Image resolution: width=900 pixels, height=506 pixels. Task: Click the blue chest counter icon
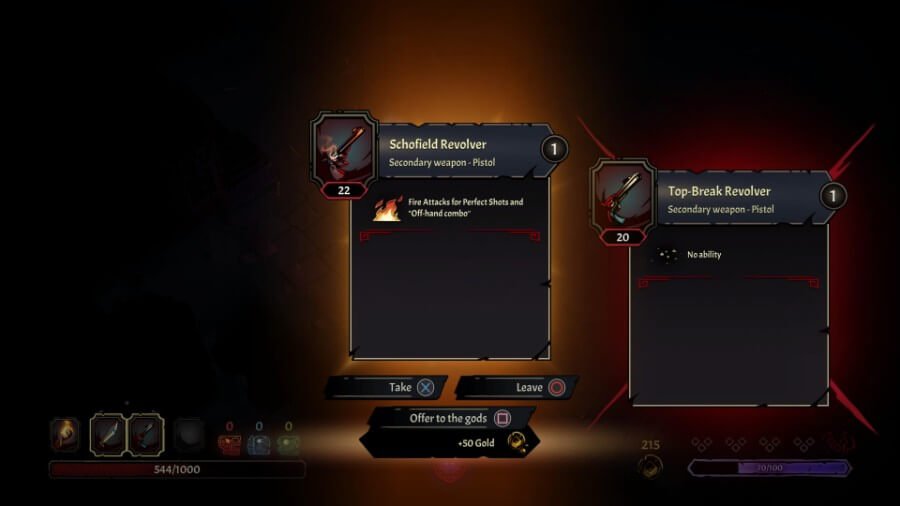tap(259, 445)
